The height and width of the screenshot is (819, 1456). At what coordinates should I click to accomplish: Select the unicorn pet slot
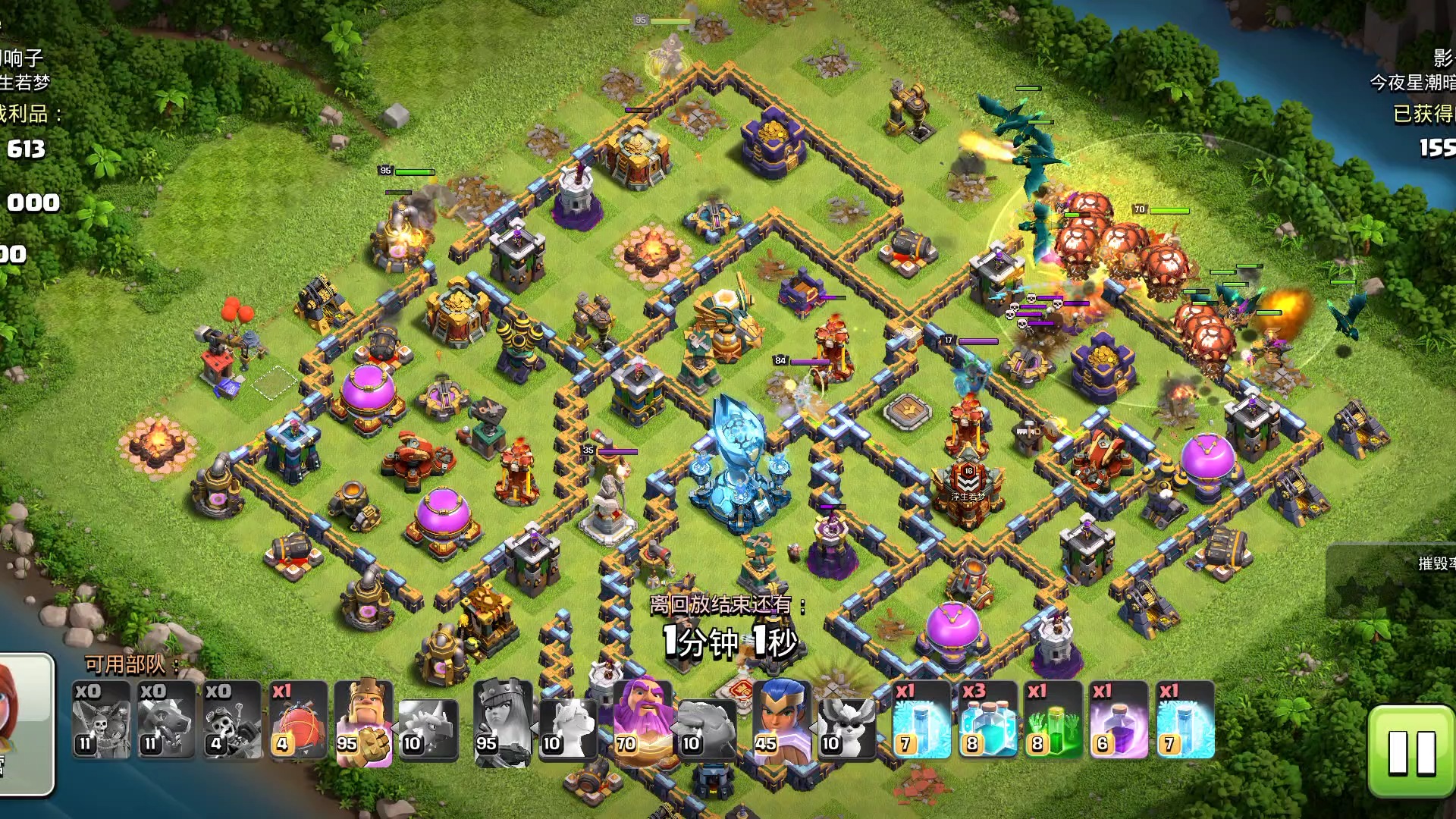(568, 728)
